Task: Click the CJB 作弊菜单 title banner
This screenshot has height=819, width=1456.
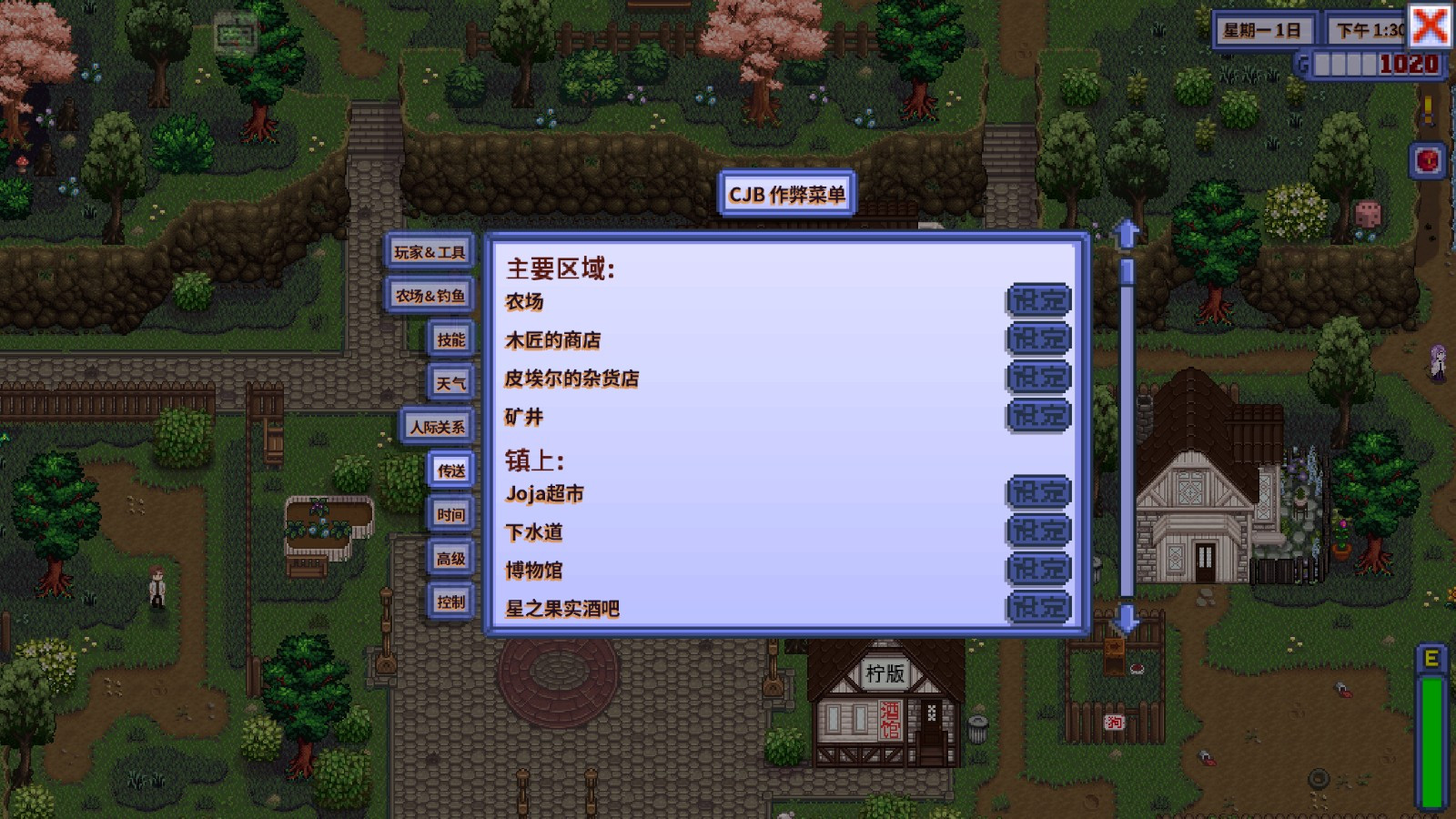Action: click(788, 194)
